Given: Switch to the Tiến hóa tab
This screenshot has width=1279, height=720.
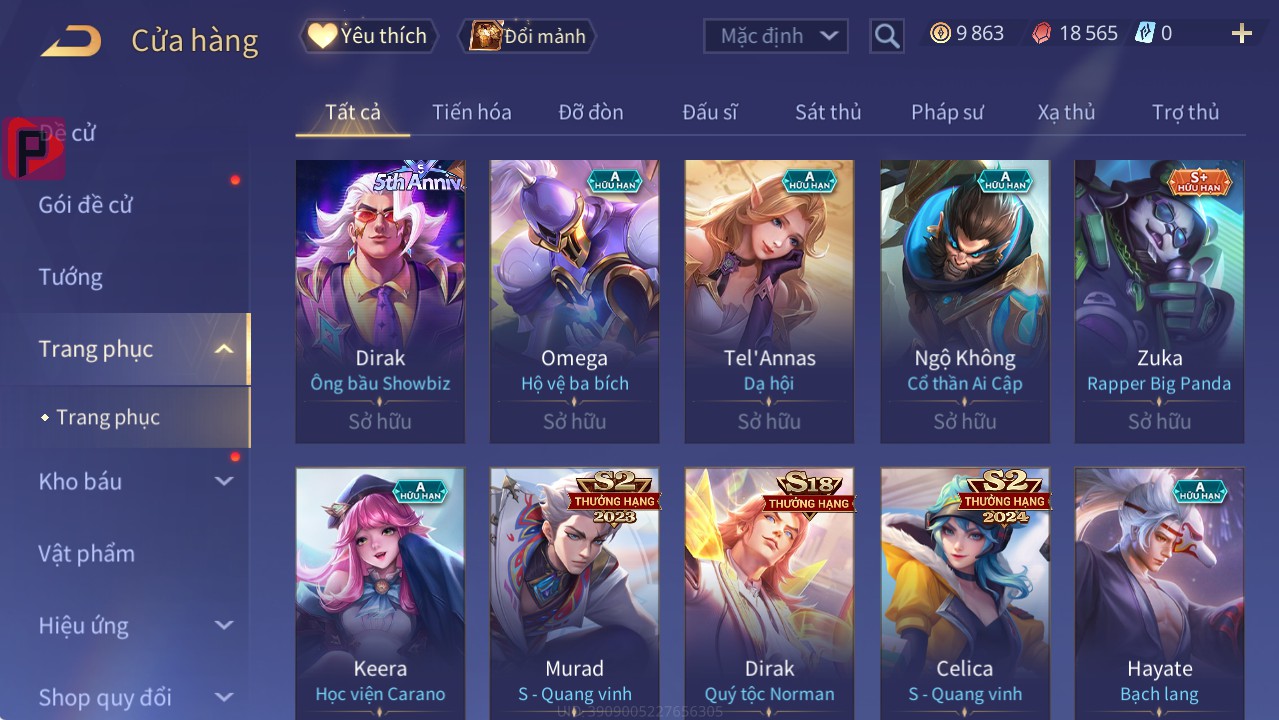Looking at the screenshot, I should pos(471,112).
